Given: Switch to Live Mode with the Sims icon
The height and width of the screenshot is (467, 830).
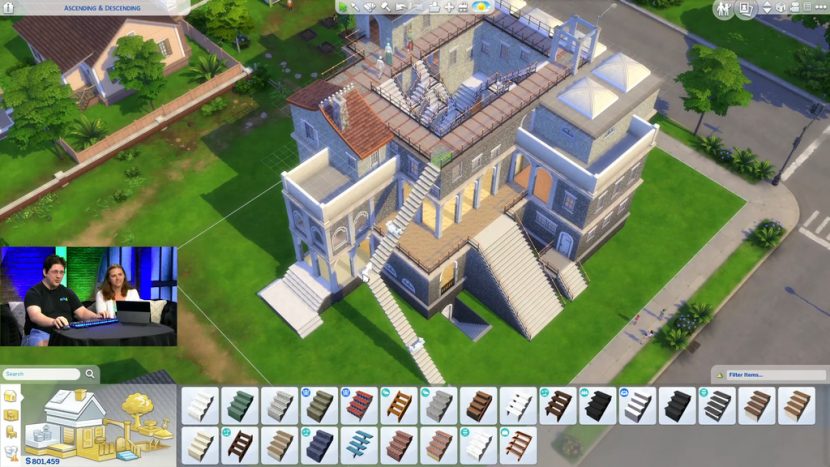Looking at the screenshot, I should 722,9.
